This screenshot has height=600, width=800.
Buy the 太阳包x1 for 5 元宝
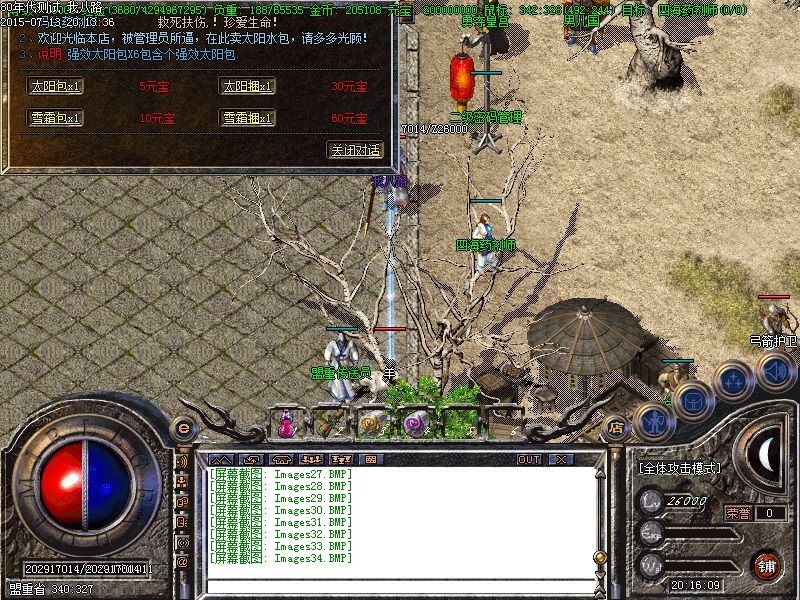point(56,86)
